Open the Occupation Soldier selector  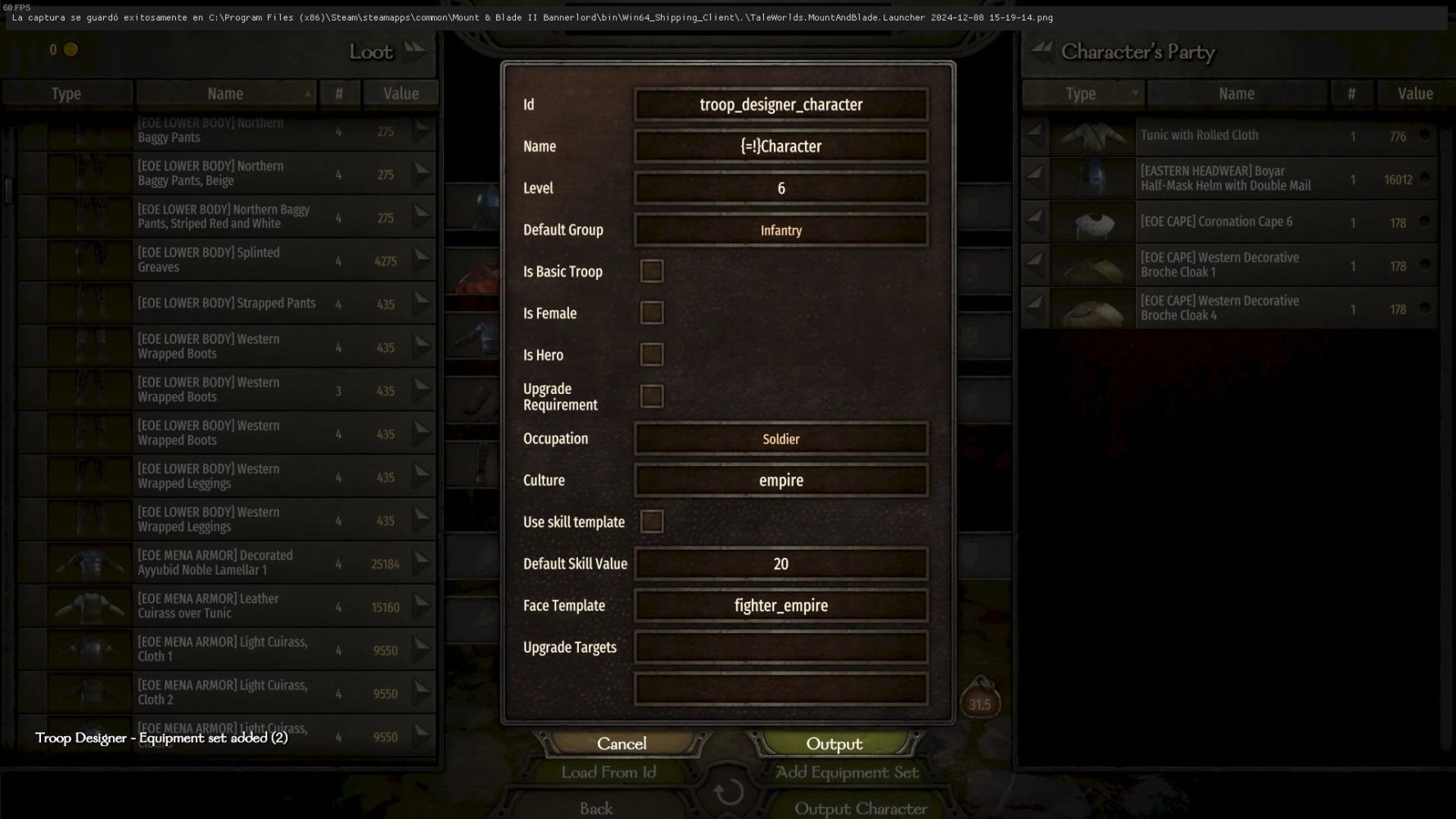click(x=780, y=439)
